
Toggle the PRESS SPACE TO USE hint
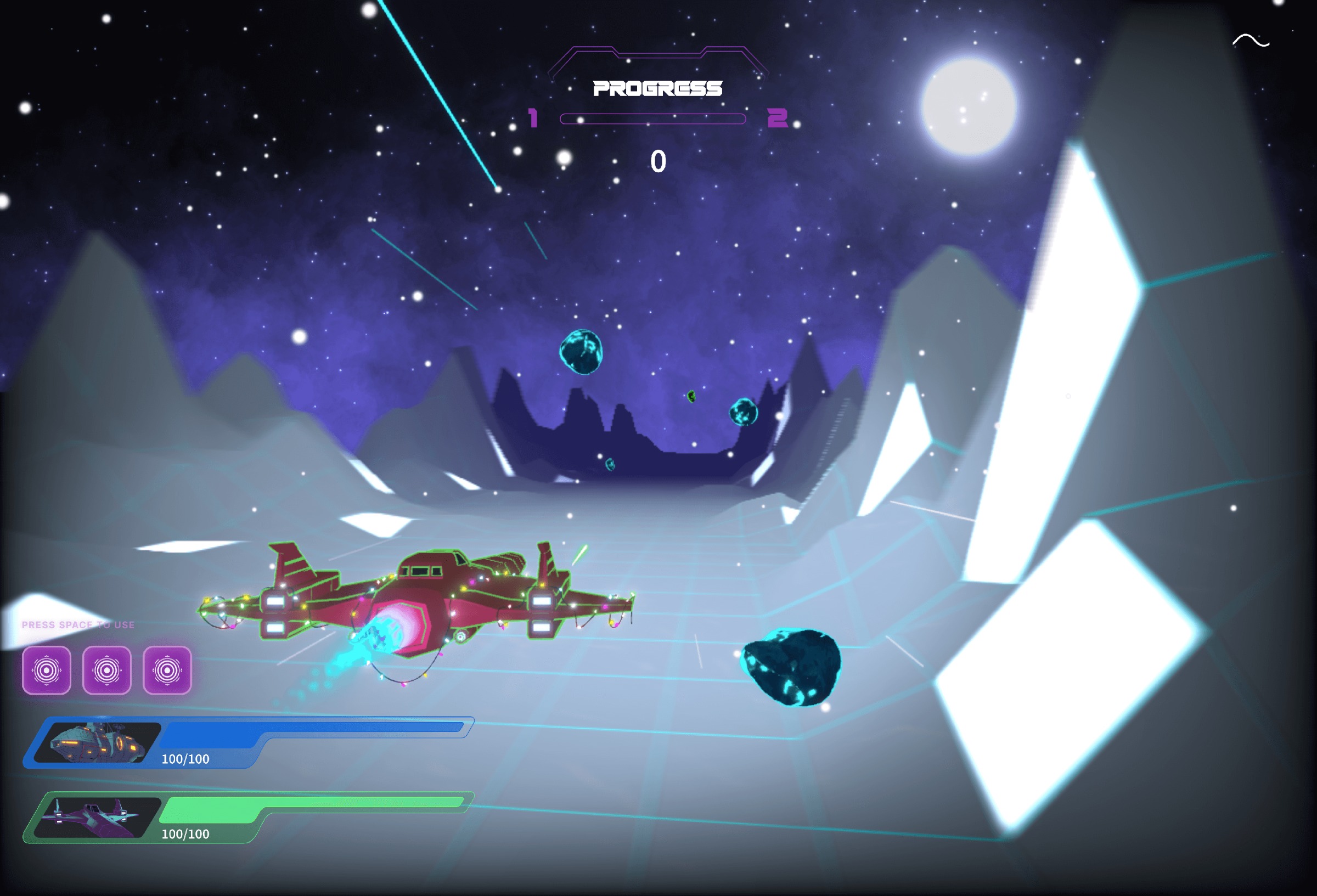pyautogui.click(x=78, y=624)
